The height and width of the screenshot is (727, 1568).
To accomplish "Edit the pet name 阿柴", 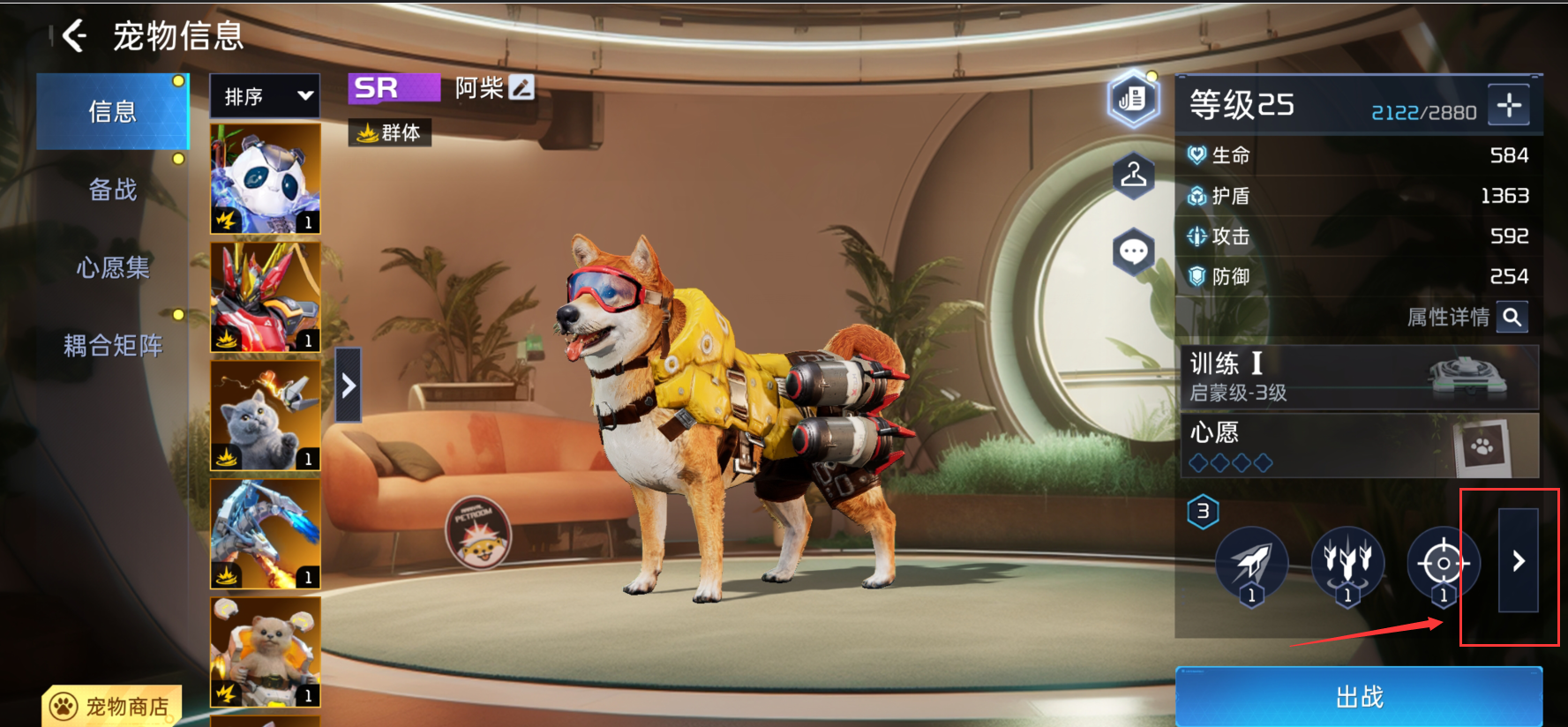I will pyautogui.click(x=522, y=87).
